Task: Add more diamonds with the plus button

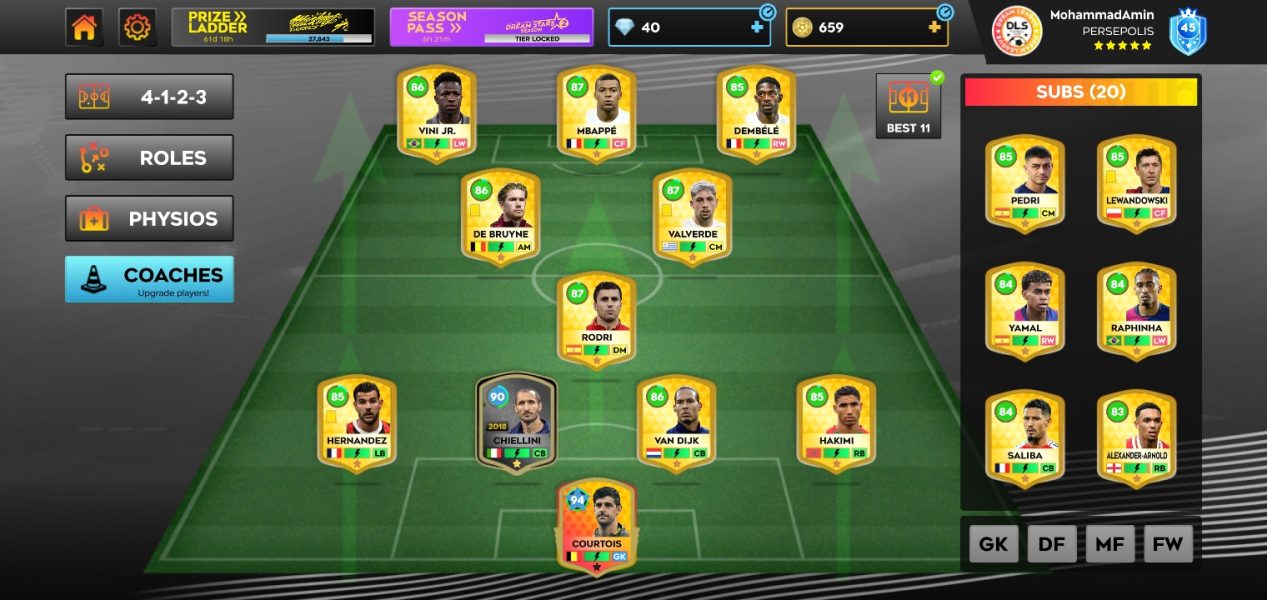Action: [x=757, y=28]
